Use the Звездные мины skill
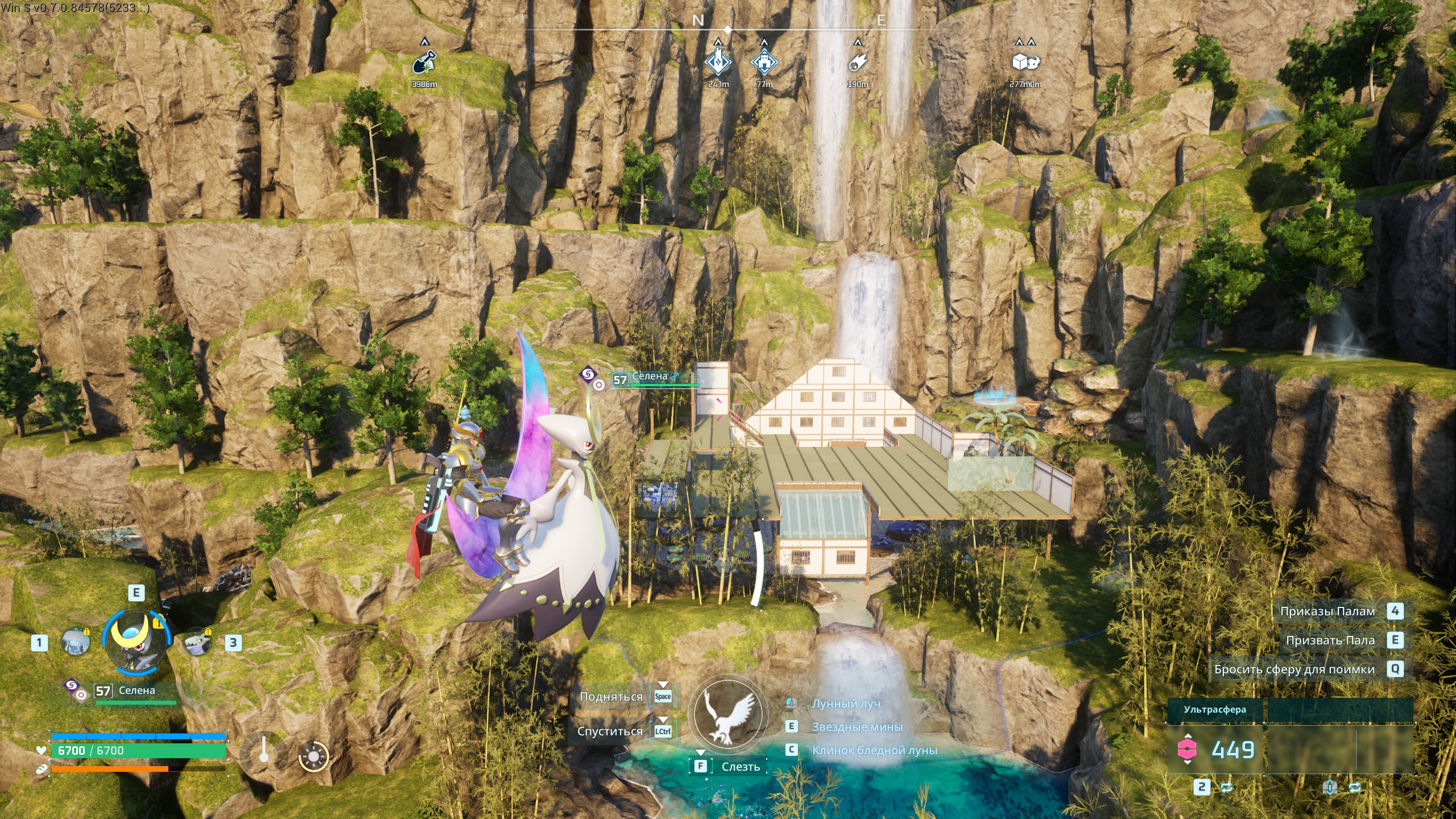This screenshot has height=819, width=1456. (x=857, y=727)
